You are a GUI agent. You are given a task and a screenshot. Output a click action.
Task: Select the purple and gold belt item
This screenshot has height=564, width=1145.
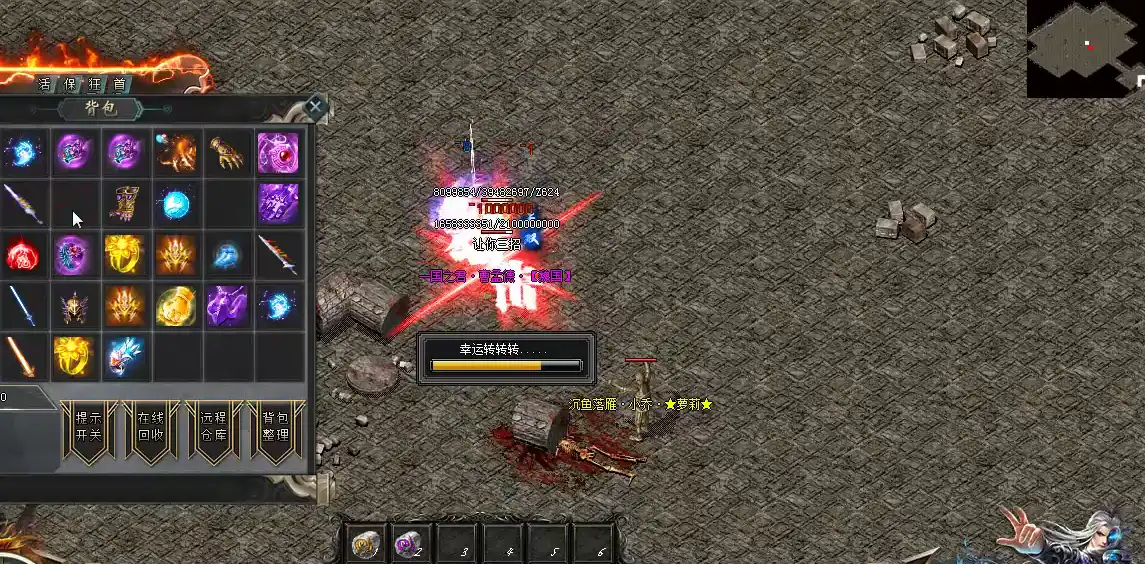[x=126, y=204]
